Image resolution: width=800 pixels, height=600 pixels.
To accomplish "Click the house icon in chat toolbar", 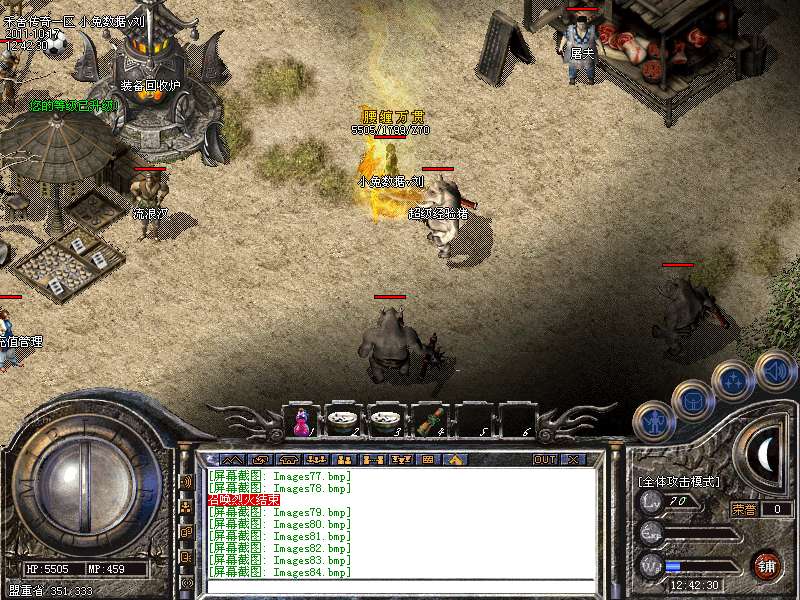I will [455, 460].
